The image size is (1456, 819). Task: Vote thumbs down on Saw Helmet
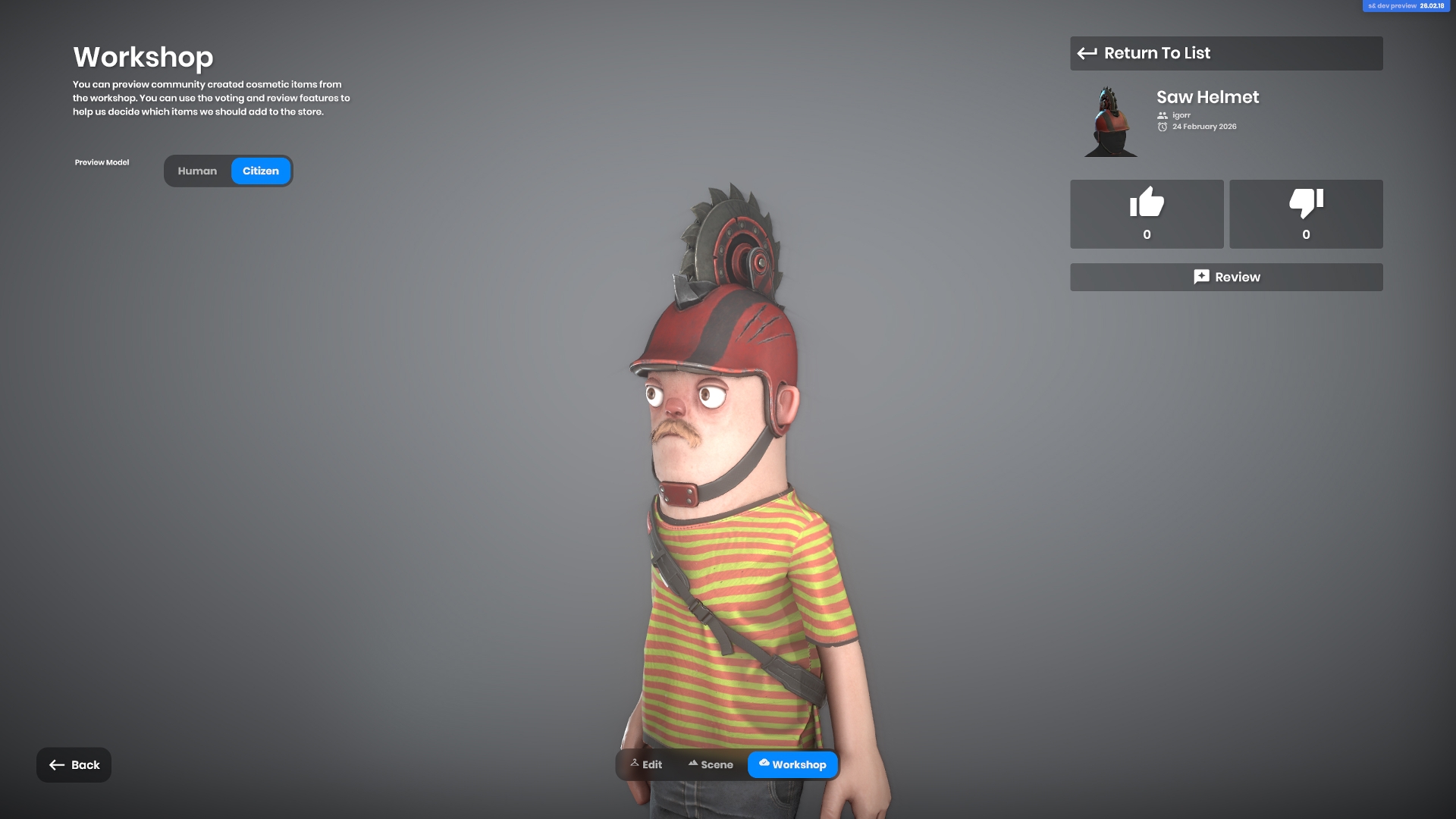coord(1306,214)
